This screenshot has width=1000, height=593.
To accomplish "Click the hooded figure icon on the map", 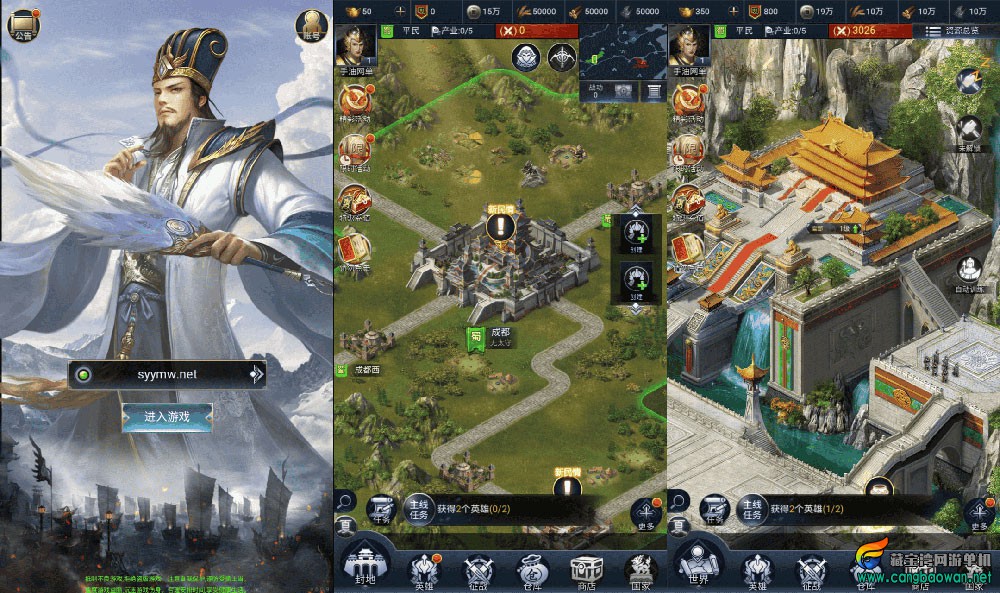I will 527,58.
